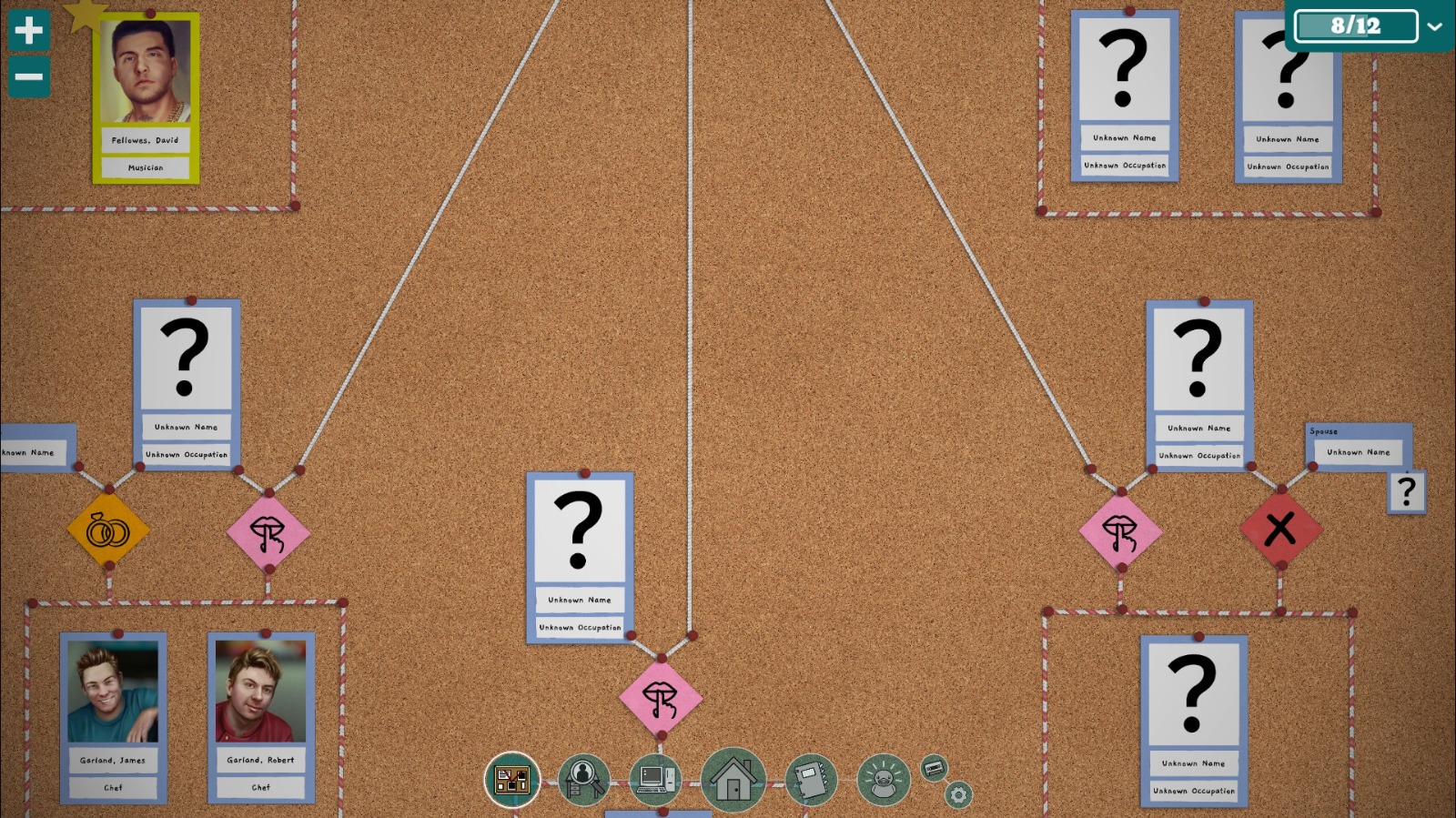Zoom out with the minus button
Image resolution: width=1456 pixels, height=818 pixels.
[28, 77]
